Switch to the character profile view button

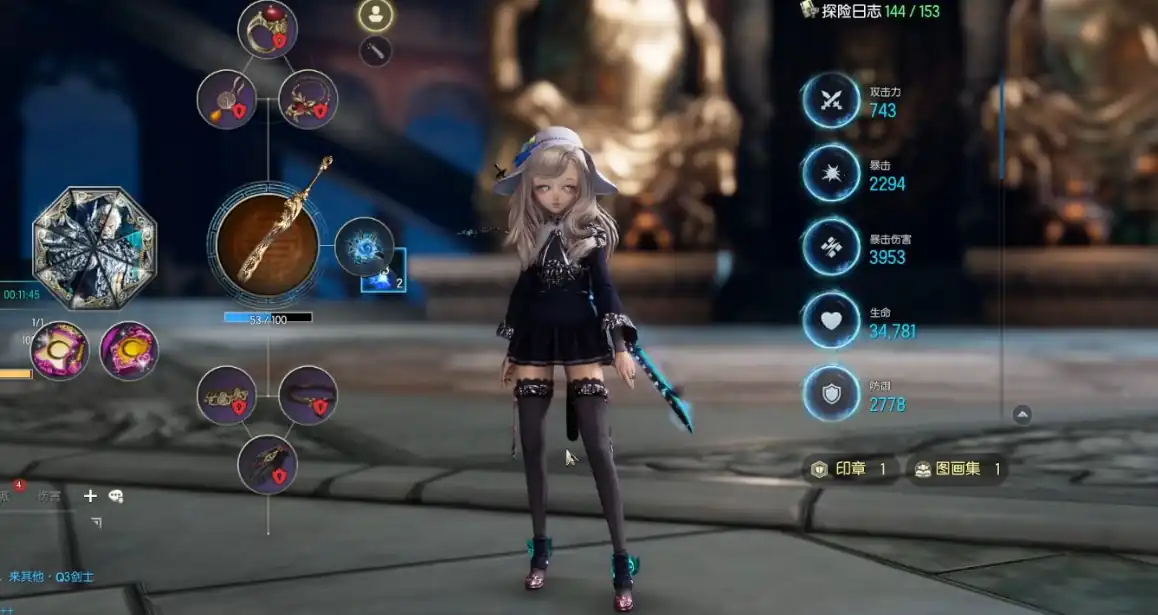(x=376, y=15)
